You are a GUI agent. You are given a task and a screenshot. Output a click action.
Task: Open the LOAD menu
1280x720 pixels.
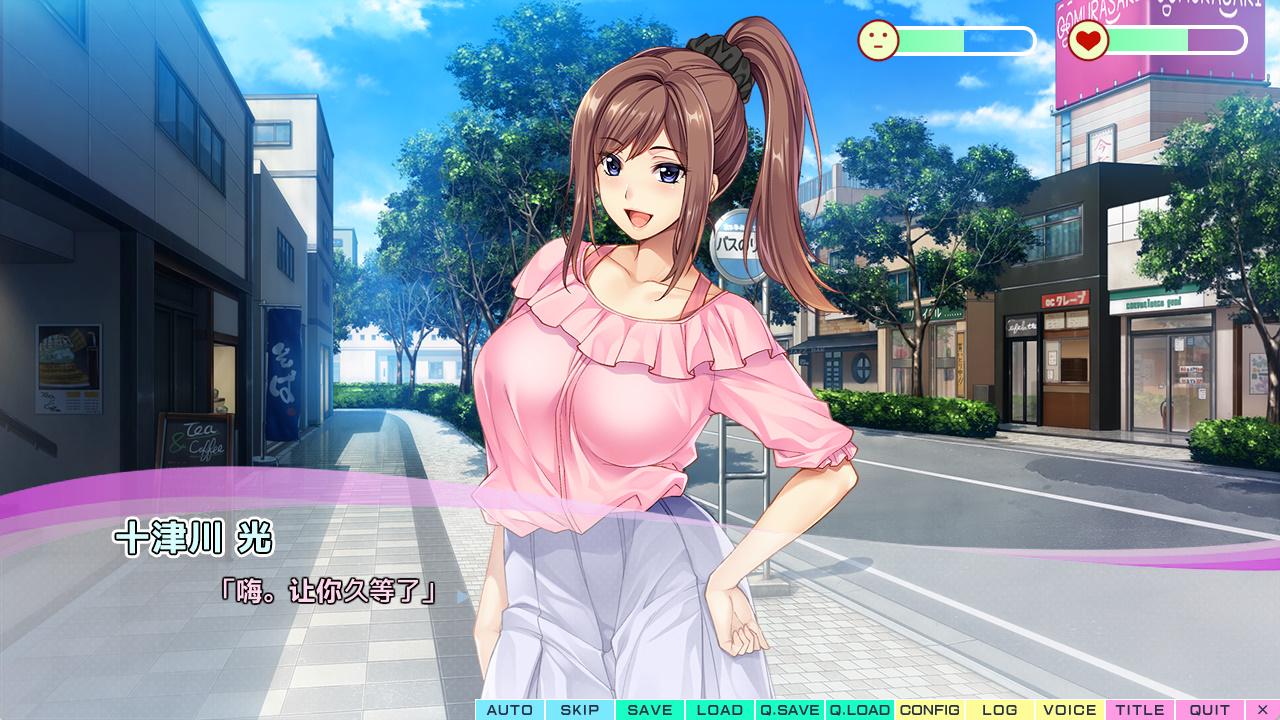coord(720,710)
